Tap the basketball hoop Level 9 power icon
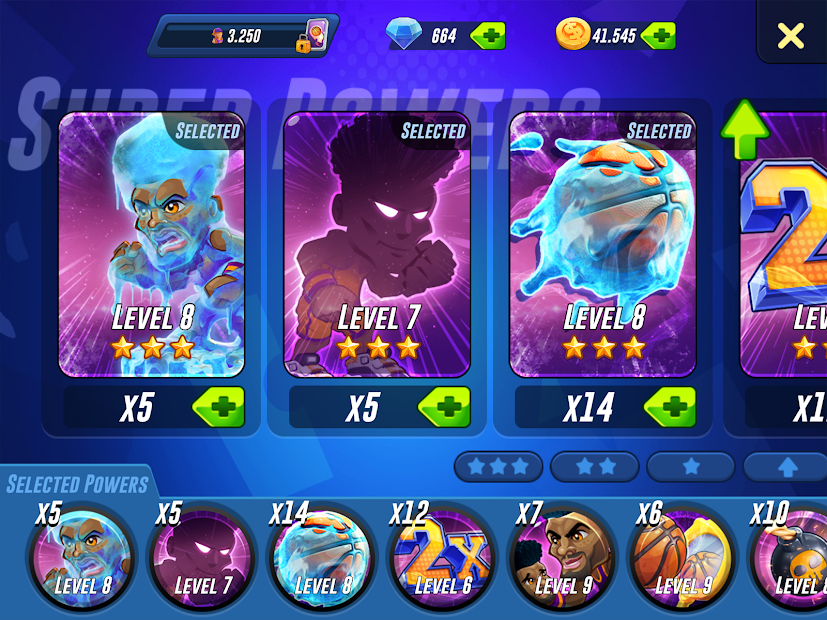 point(681,559)
